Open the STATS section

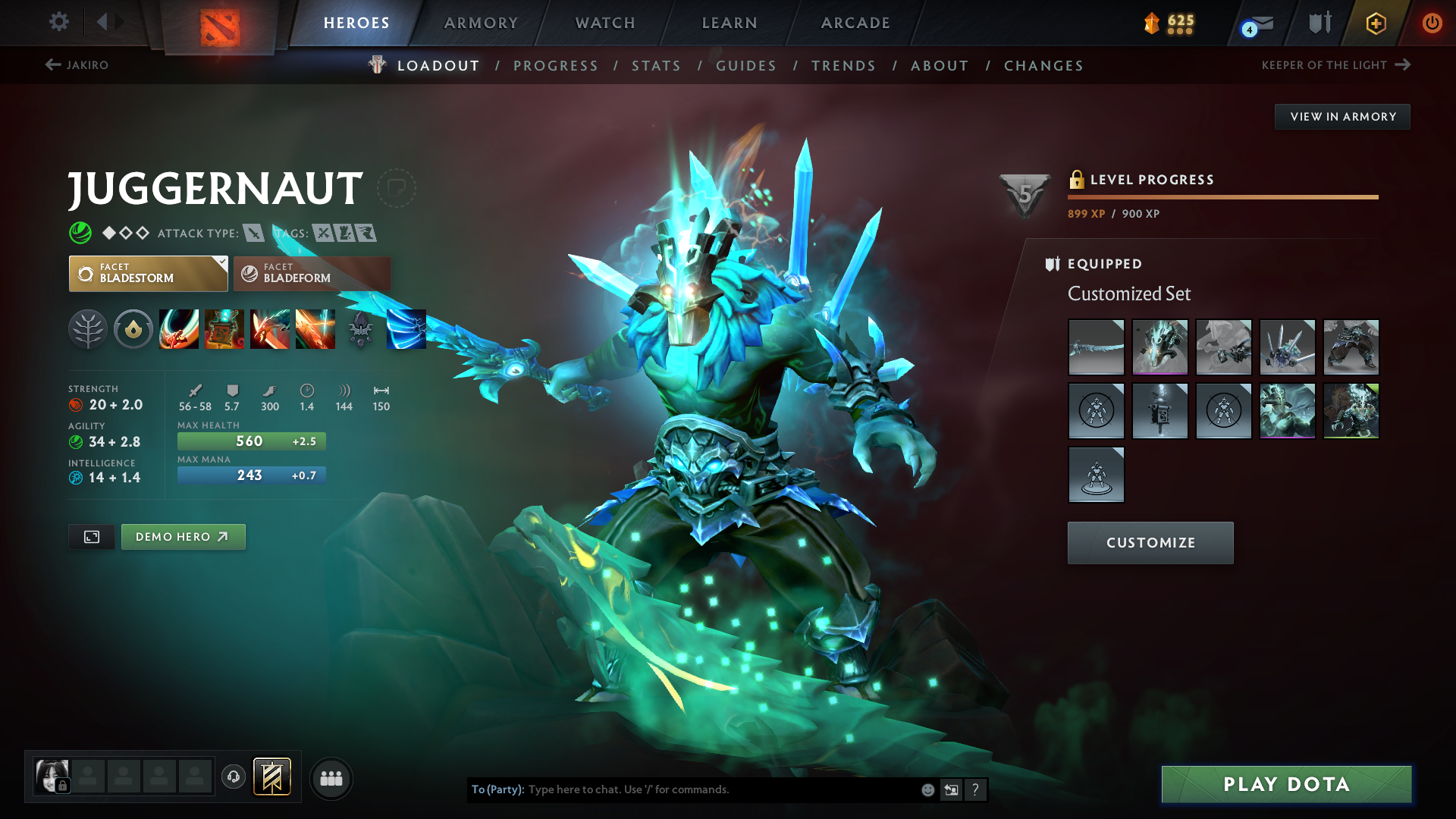pos(656,66)
